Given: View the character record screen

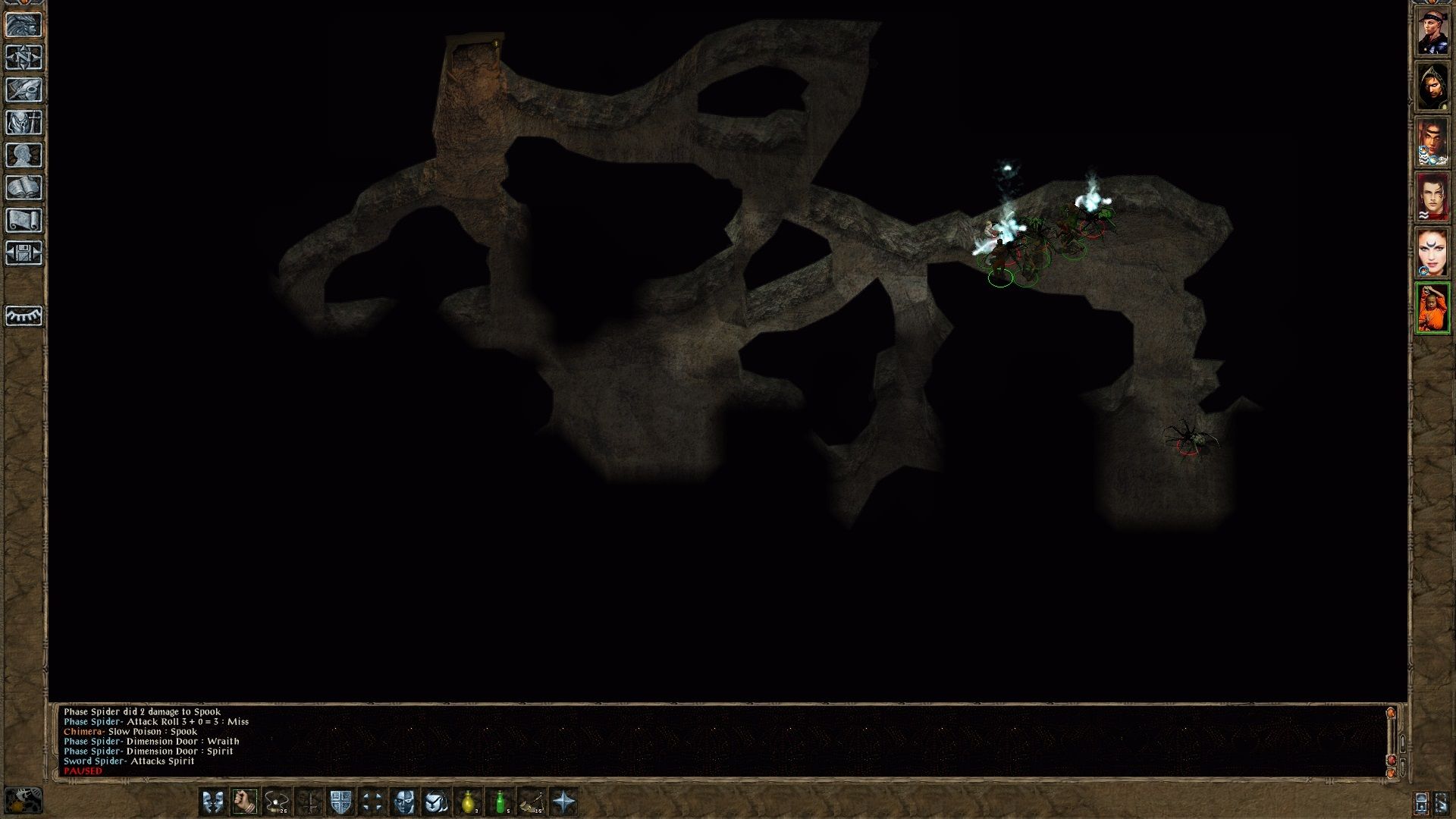Looking at the screenshot, I should pyautogui.click(x=25, y=154).
